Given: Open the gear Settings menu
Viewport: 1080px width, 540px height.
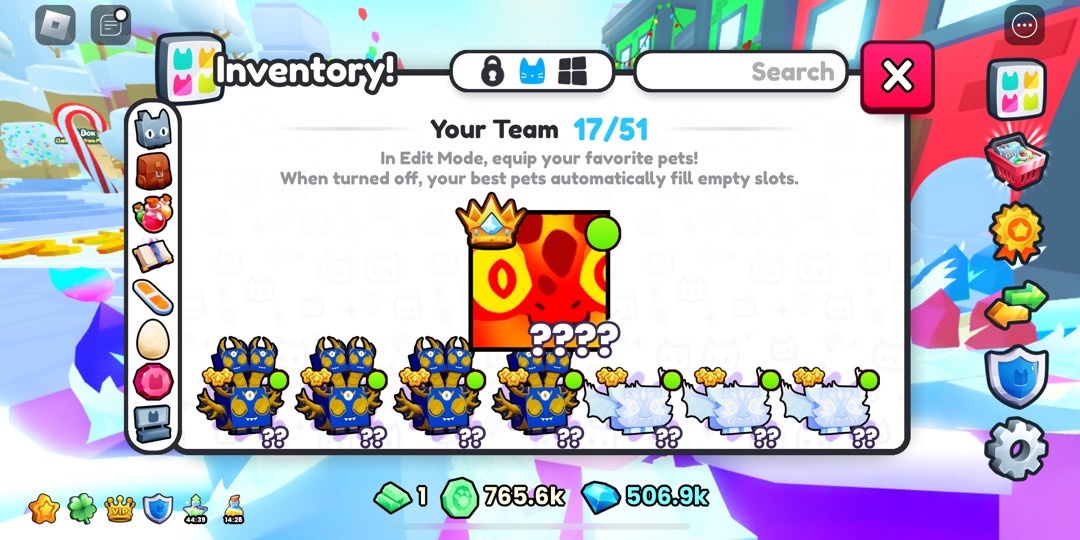Looking at the screenshot, I should tap(1016, 449).
